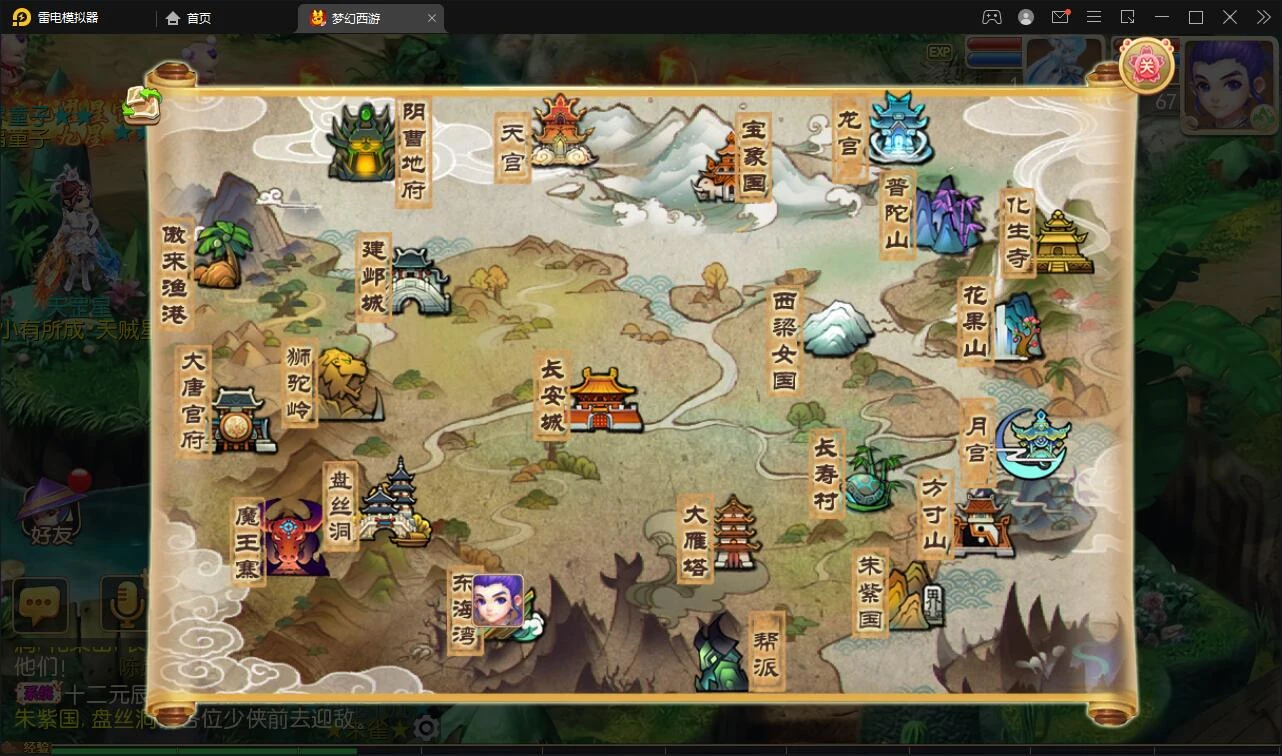Go to 狮驼岭 lion marker
This screenshot has width=1282, height=756.
coord(347,385)
